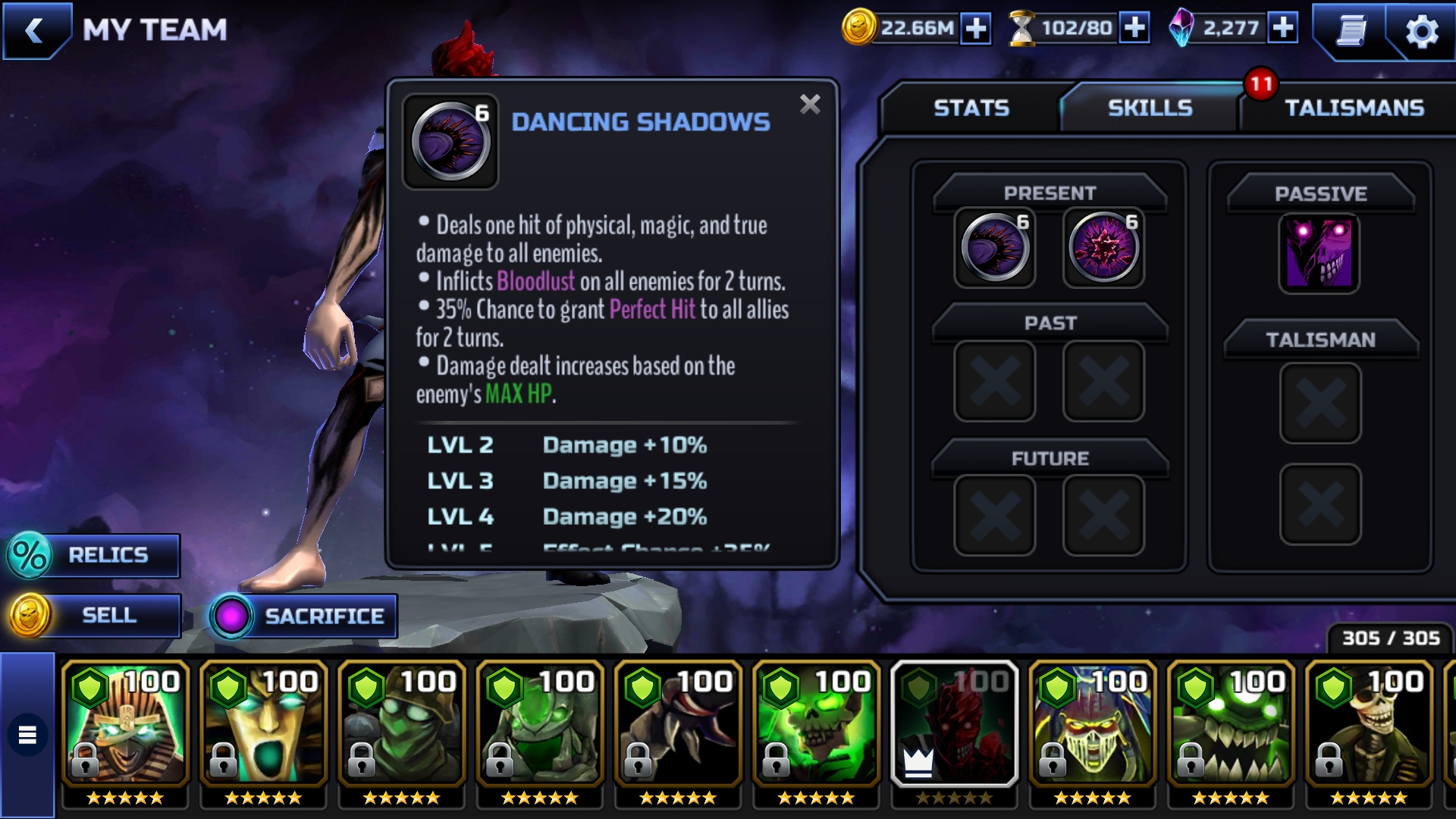This screenshot has height=819, width=1456.
Task: Open the scroll log icon
Action: pyautogui.click(x=1351, y=32)
